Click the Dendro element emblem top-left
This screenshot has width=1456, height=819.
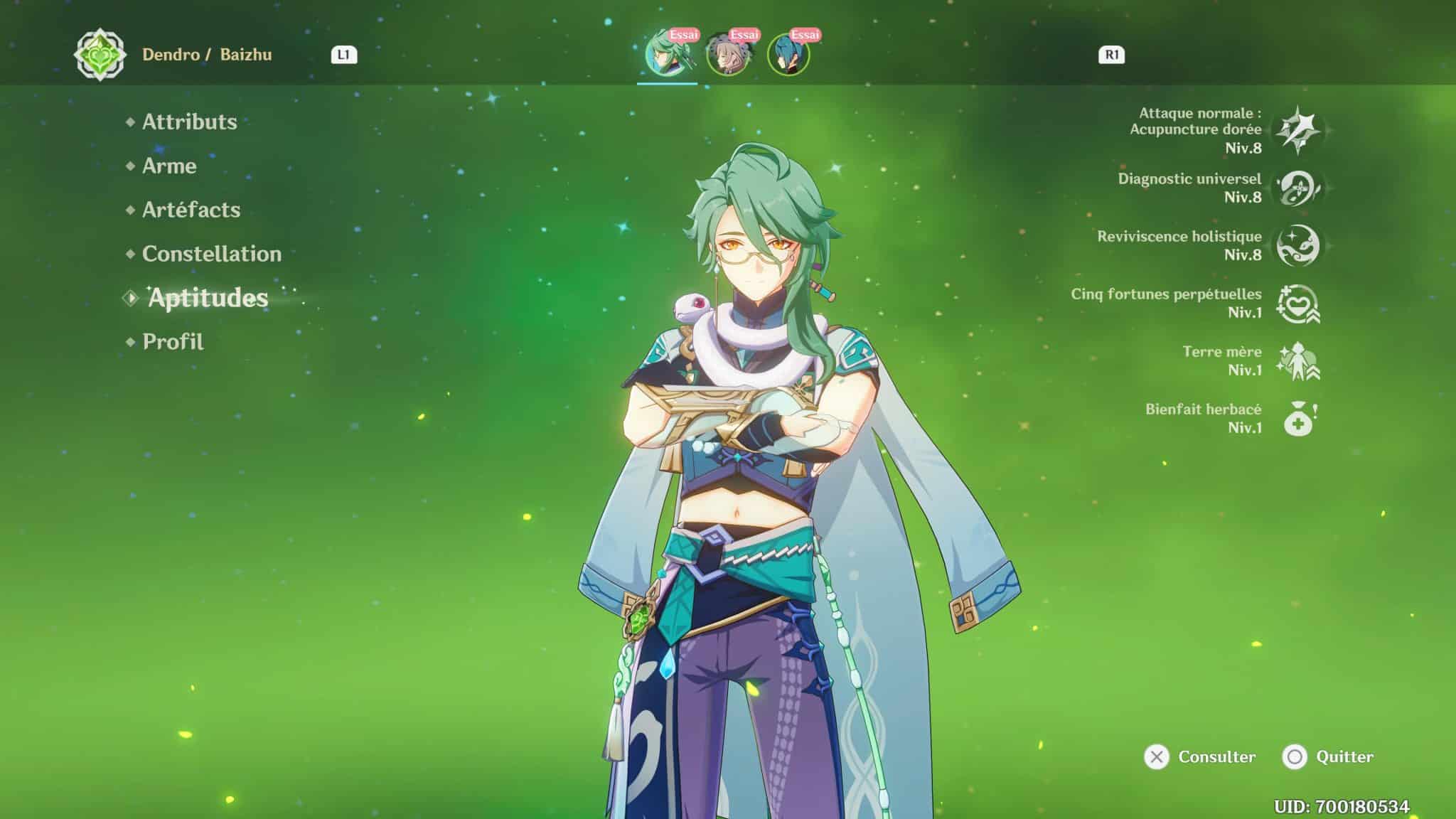102,54
